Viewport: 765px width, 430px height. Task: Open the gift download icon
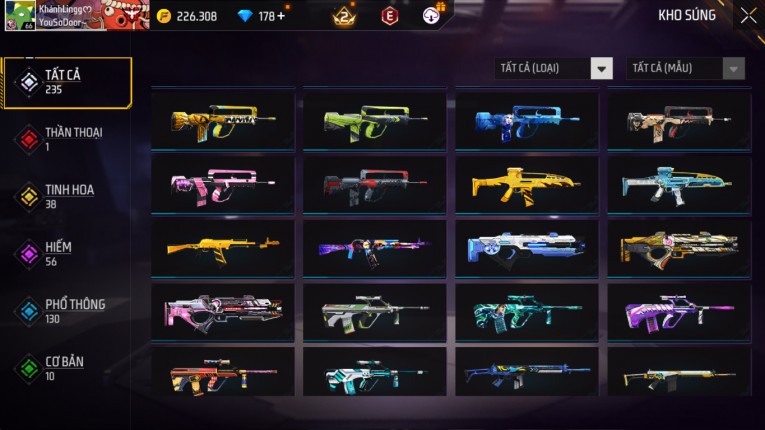point(433,15)
